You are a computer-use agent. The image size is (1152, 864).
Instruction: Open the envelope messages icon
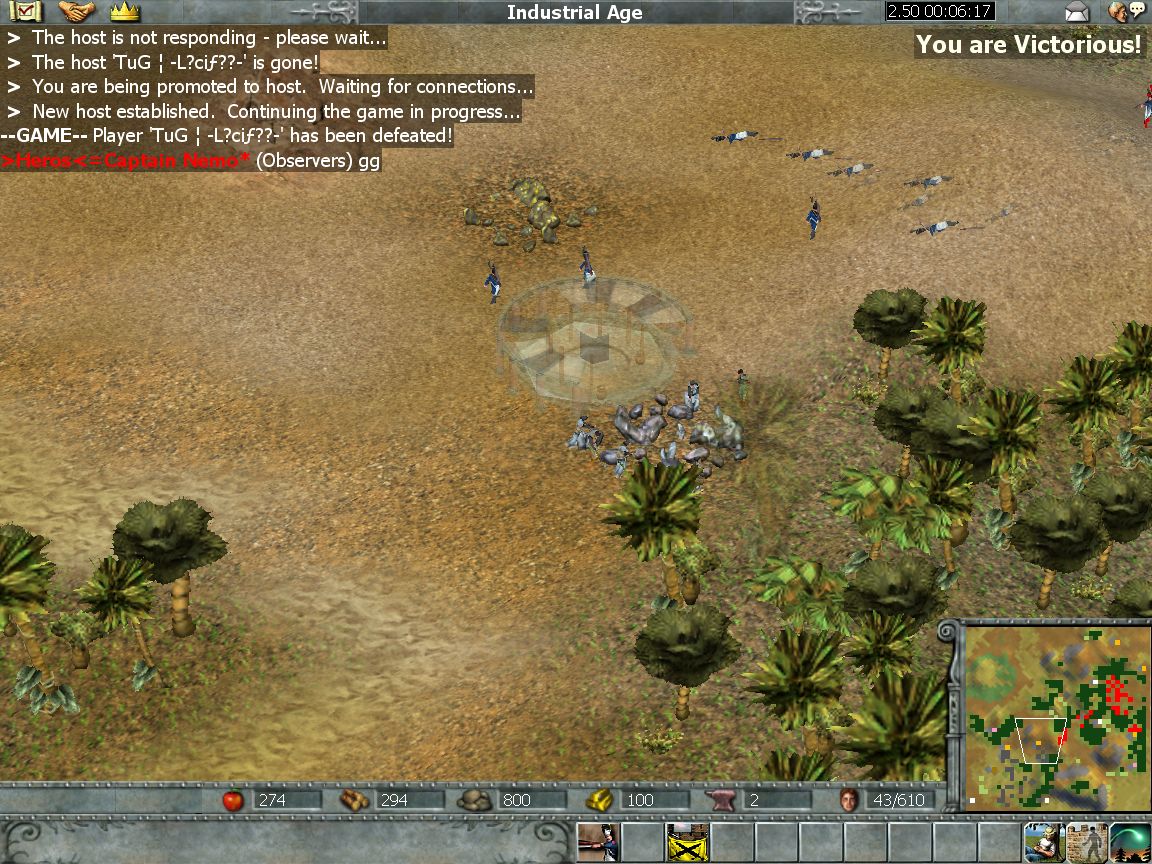(x=1077, y=12)
